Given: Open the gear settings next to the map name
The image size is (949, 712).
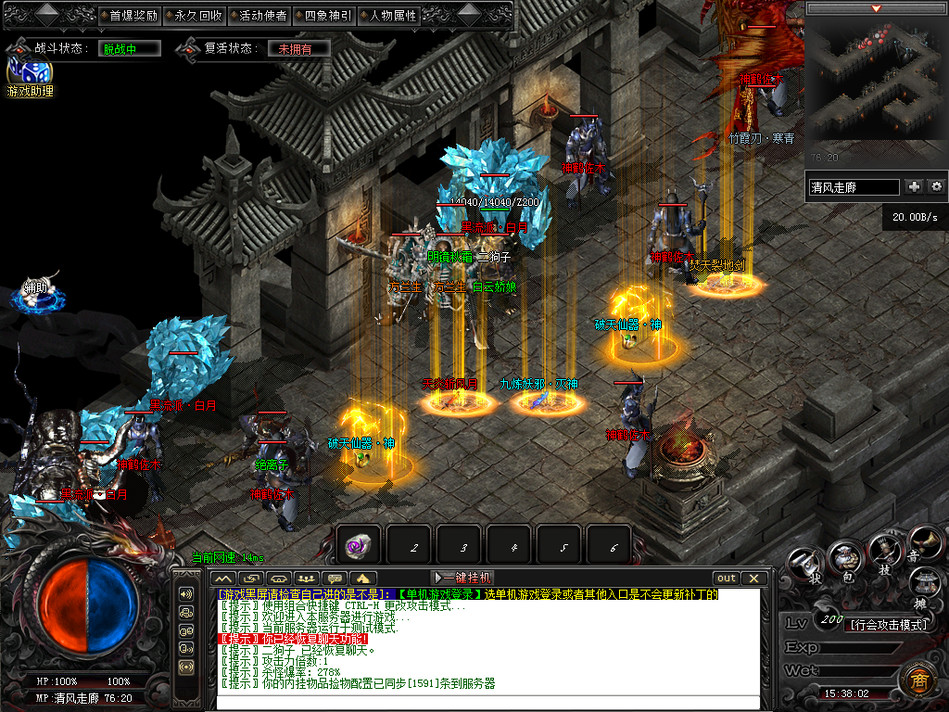Looking at the screenshot, I should pos(937,187).
